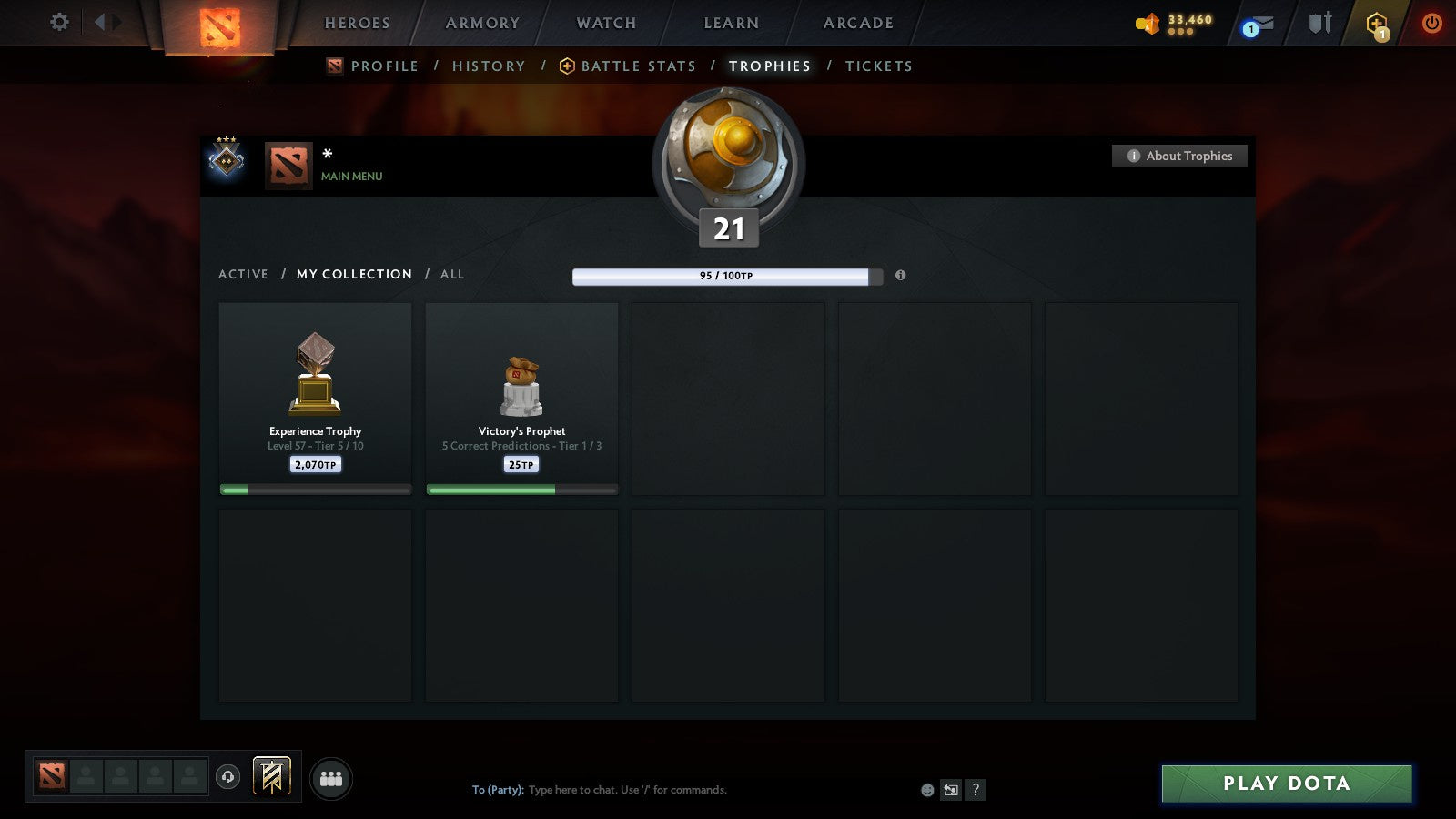Click the chat wheel icon near chat
The height and width of the screenshot is (819, 1456).
[952, 791]
